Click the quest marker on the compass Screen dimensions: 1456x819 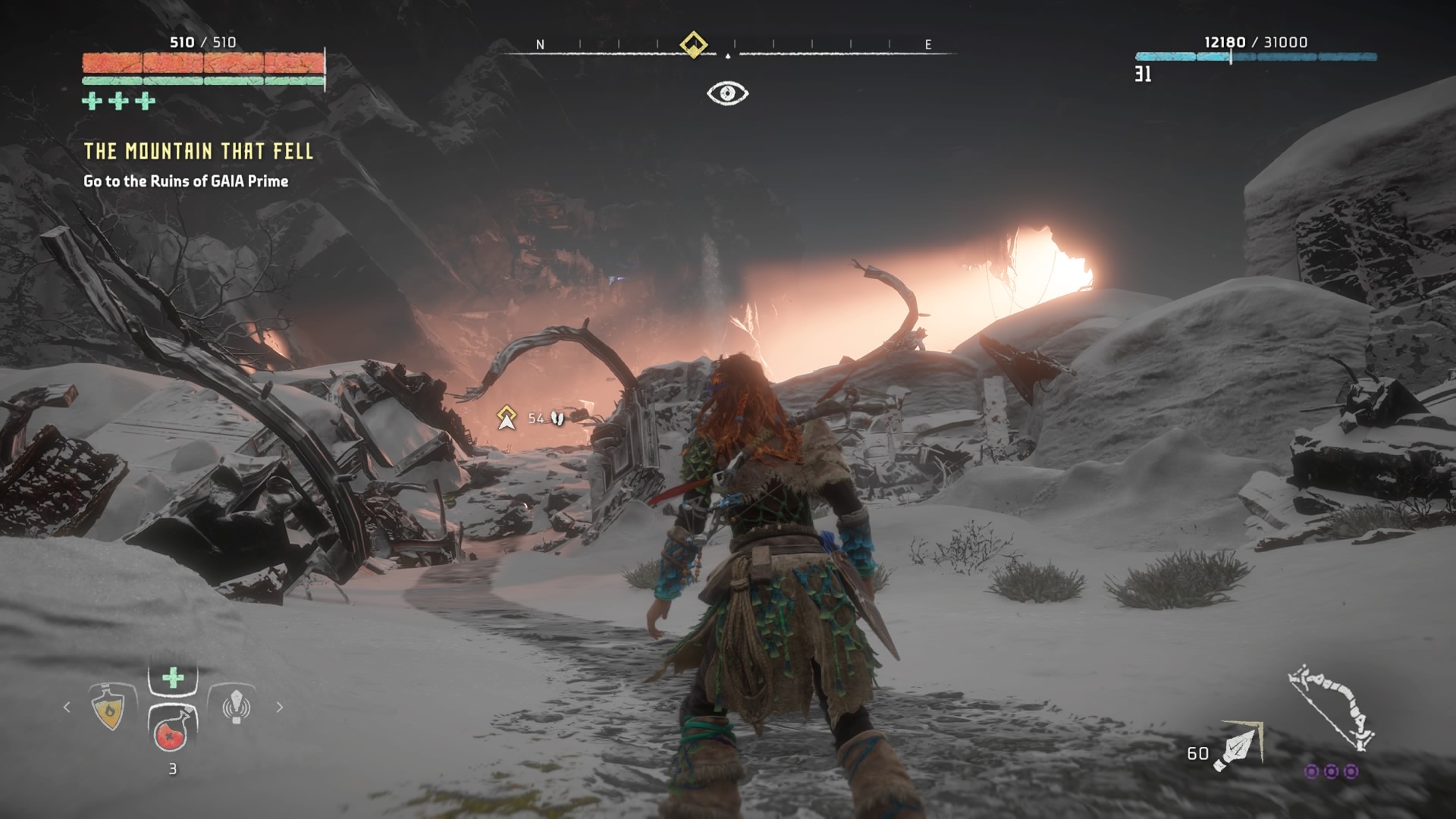tap(693, 44)
